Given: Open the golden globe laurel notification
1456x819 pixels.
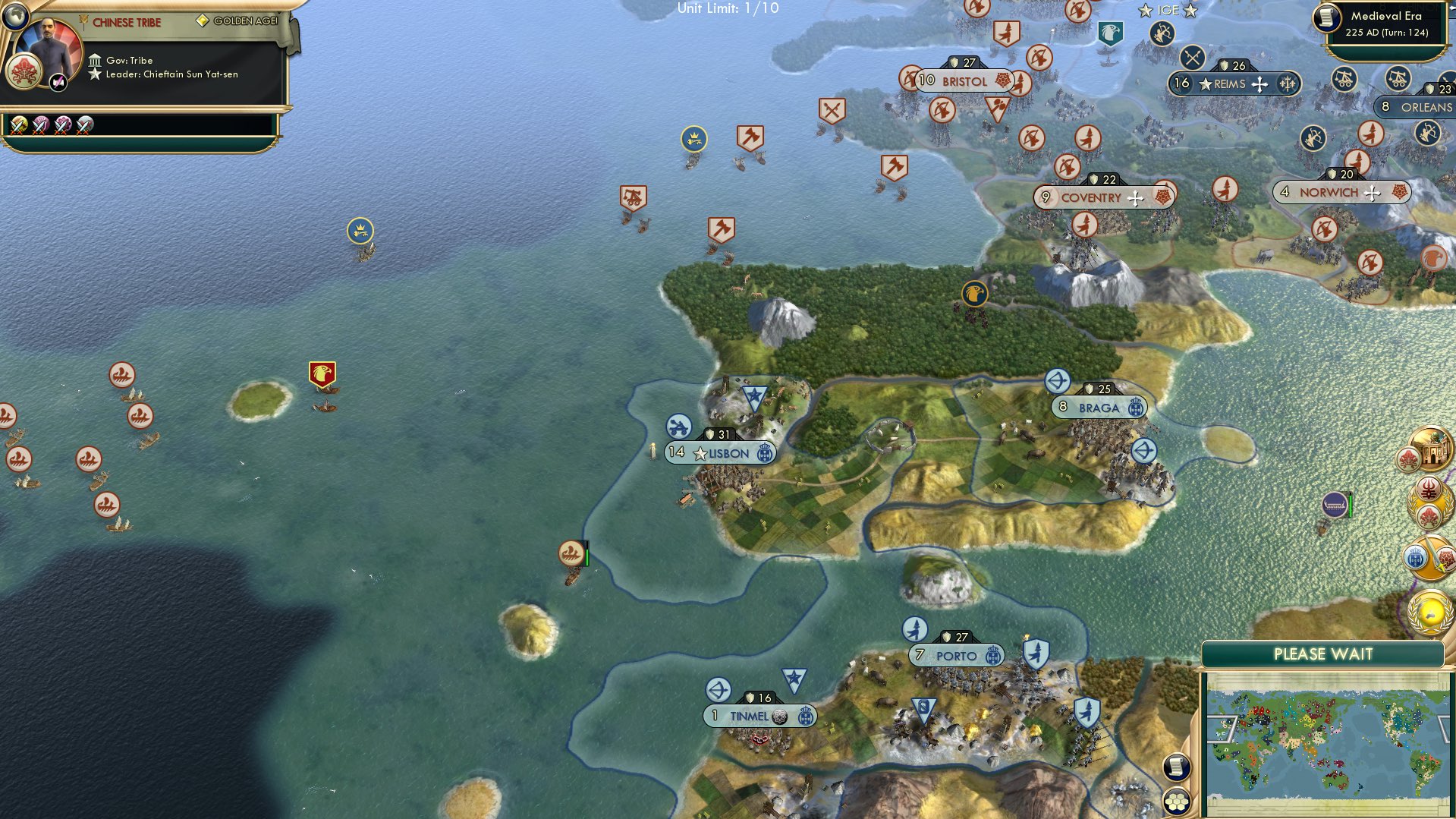Looking at the screenshot, I should [x=1429, y=611].
